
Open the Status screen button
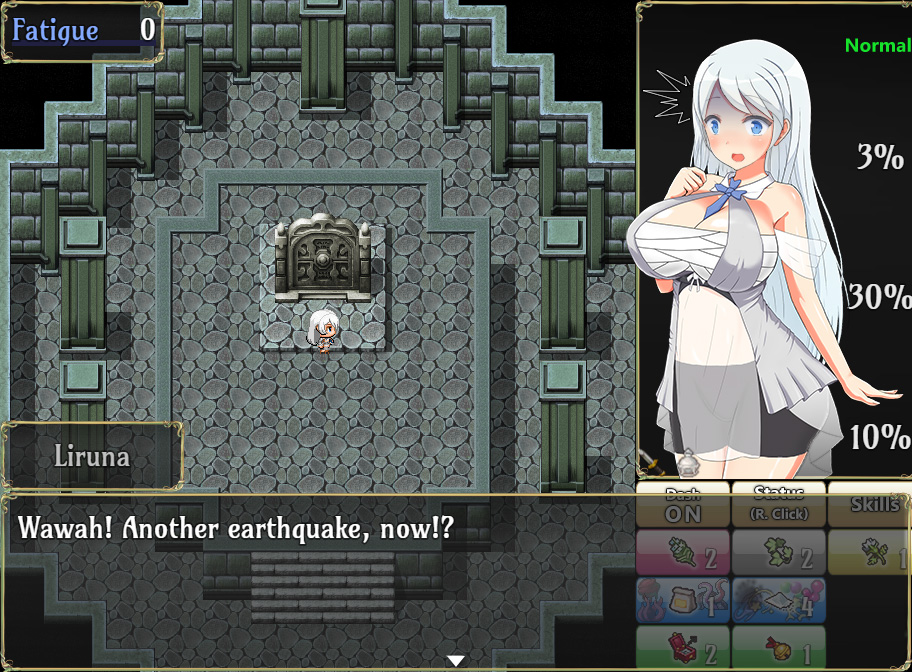[779, 506]
